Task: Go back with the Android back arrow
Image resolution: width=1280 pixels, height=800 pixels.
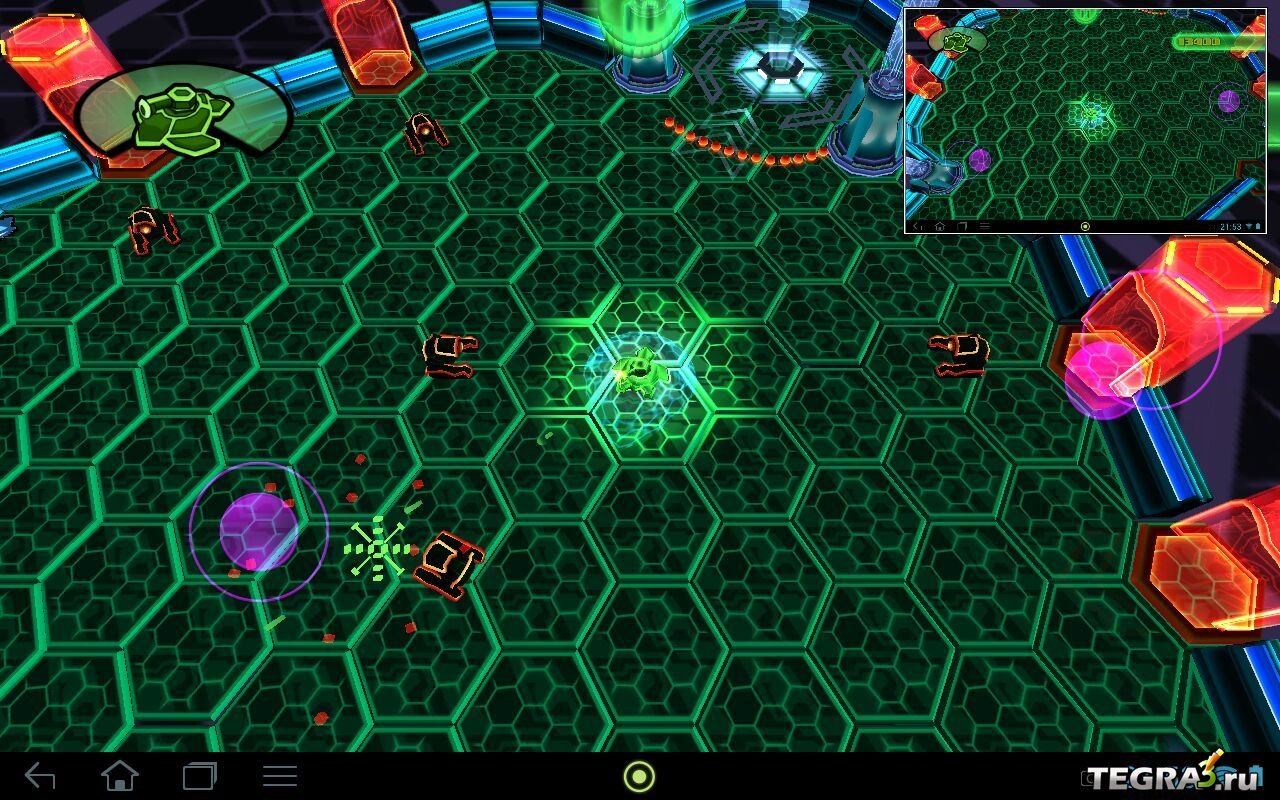Action: [40, 776]
